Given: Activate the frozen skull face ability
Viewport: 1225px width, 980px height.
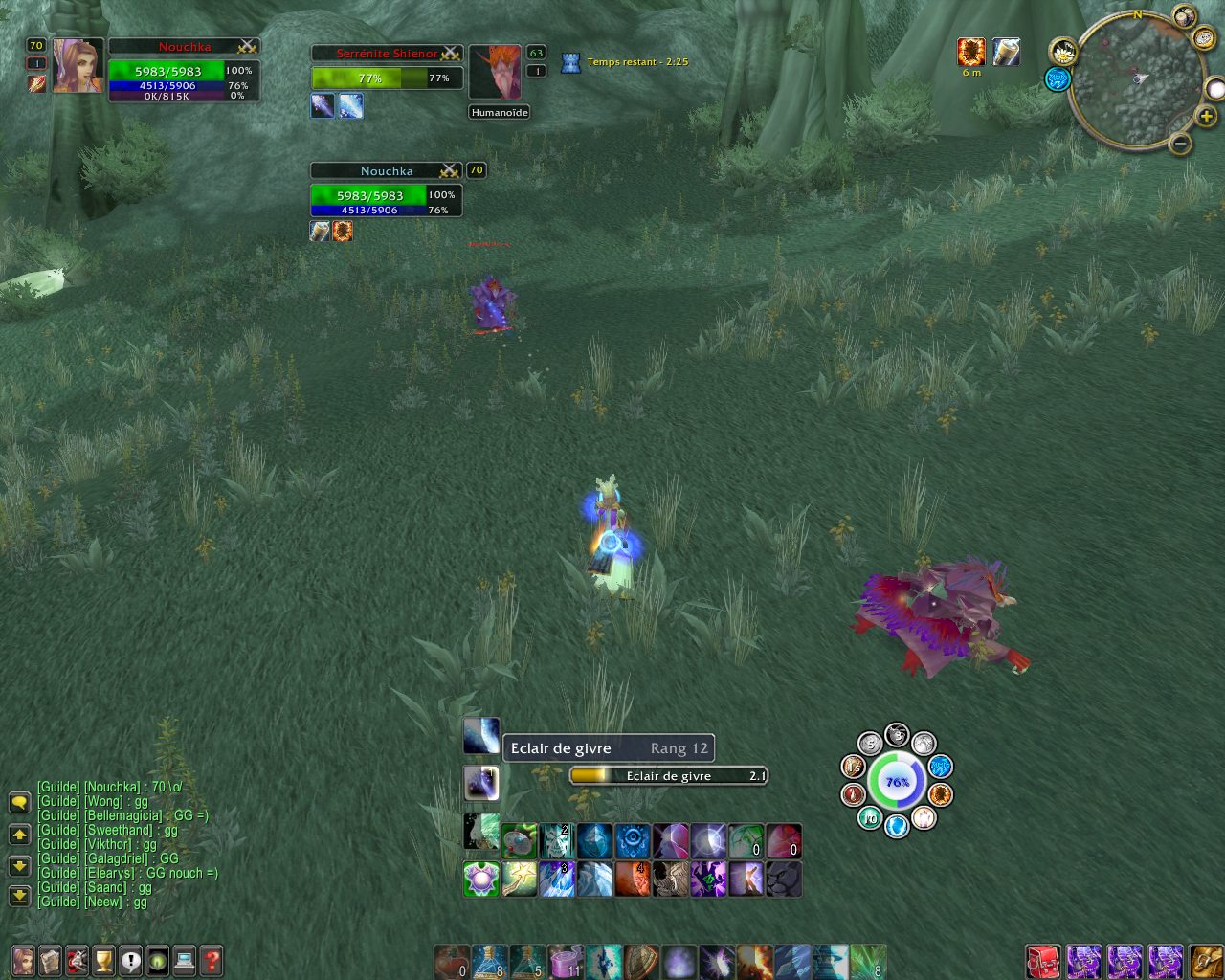Looking at the screenshot, I should 556,841.
